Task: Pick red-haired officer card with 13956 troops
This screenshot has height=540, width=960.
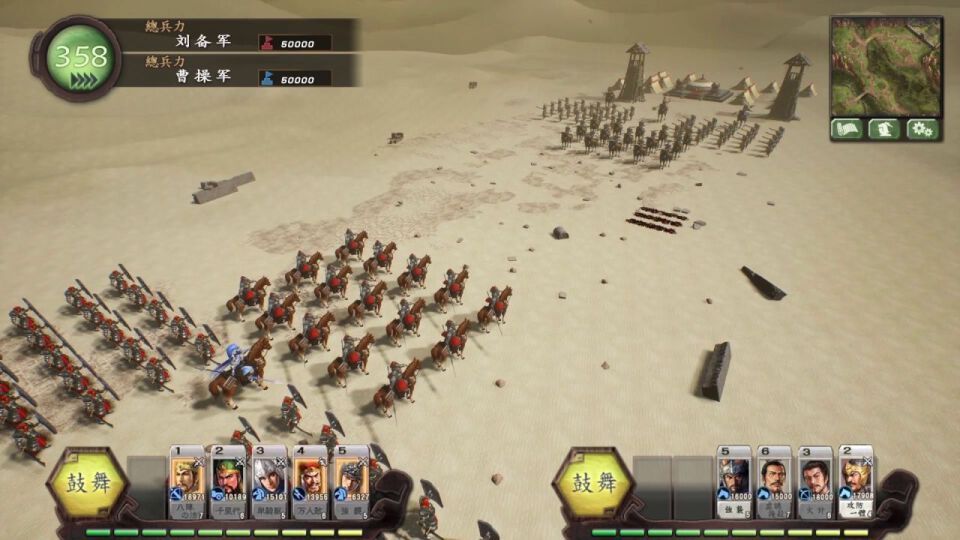Action: click(x=310, y=484)
